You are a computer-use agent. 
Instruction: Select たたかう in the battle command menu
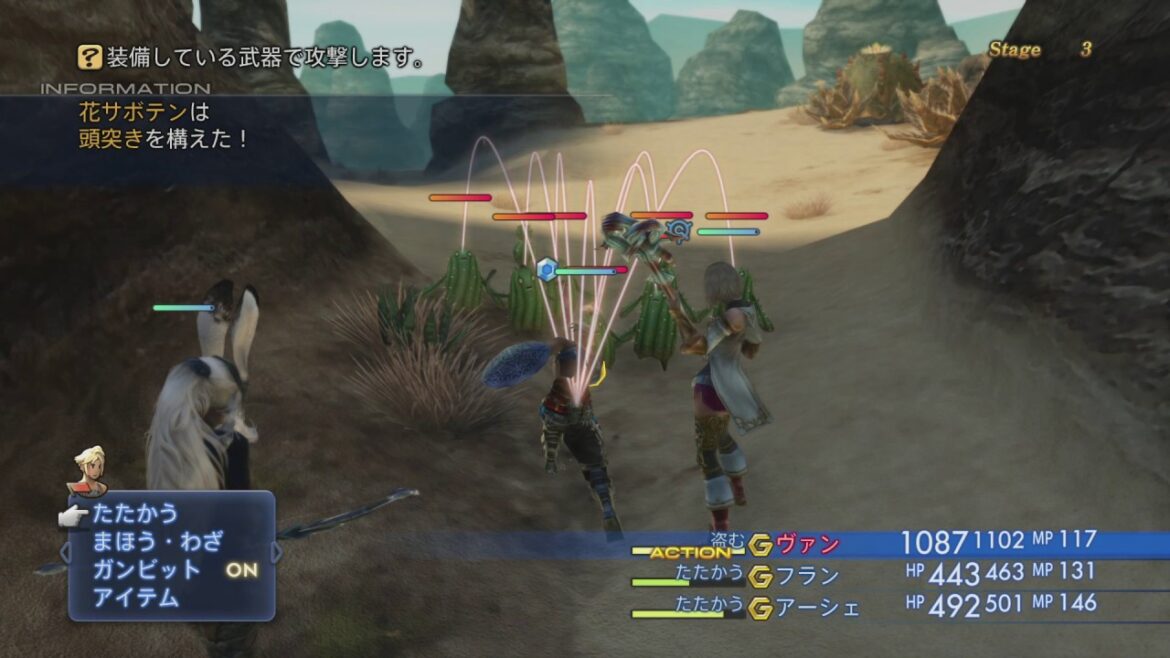tap(135, 514)
